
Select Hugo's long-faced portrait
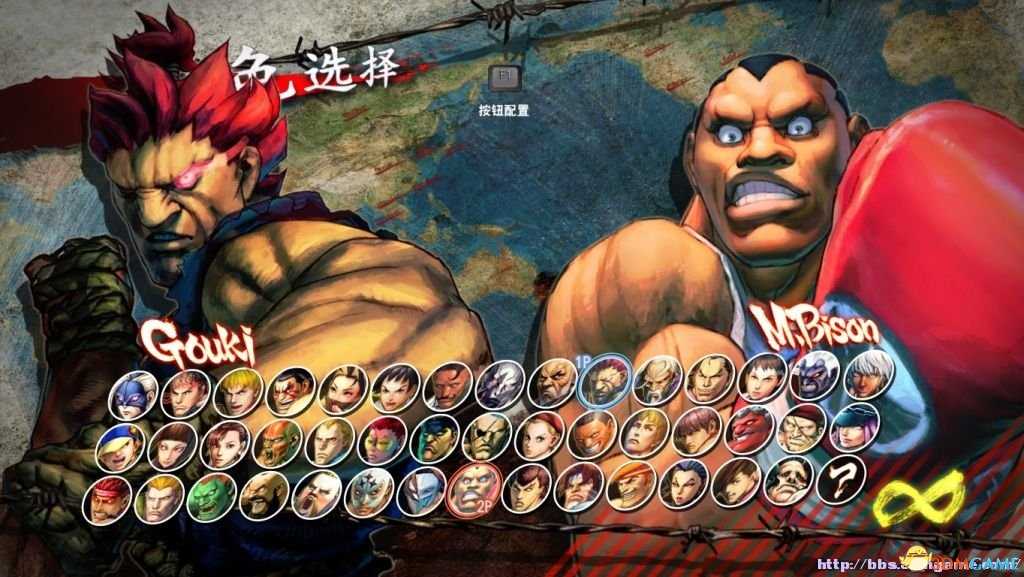pyautogui.click(x=789, y=484)
